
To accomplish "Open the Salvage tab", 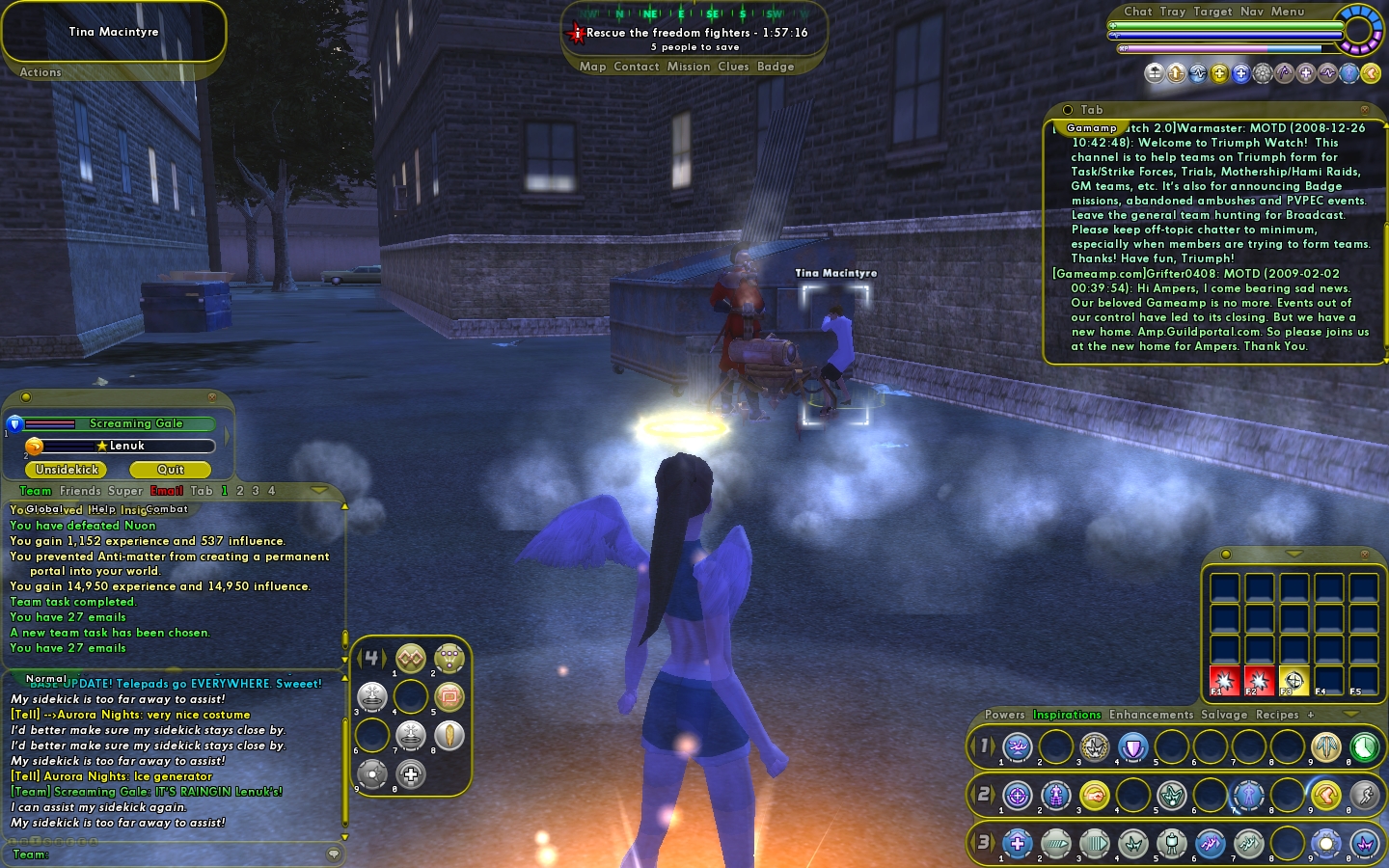I will (1224, 715).
